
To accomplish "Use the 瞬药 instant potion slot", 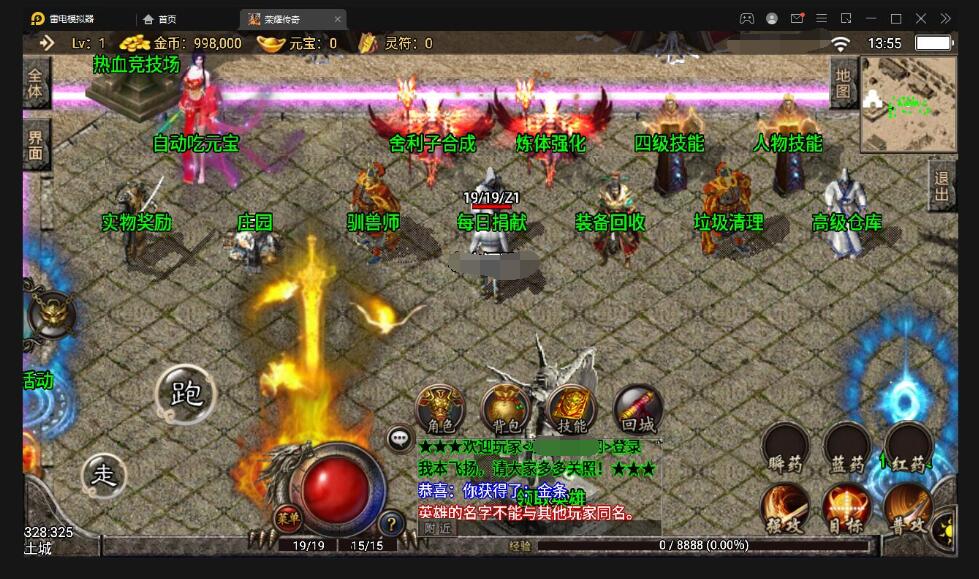I will tap(785, 446).
